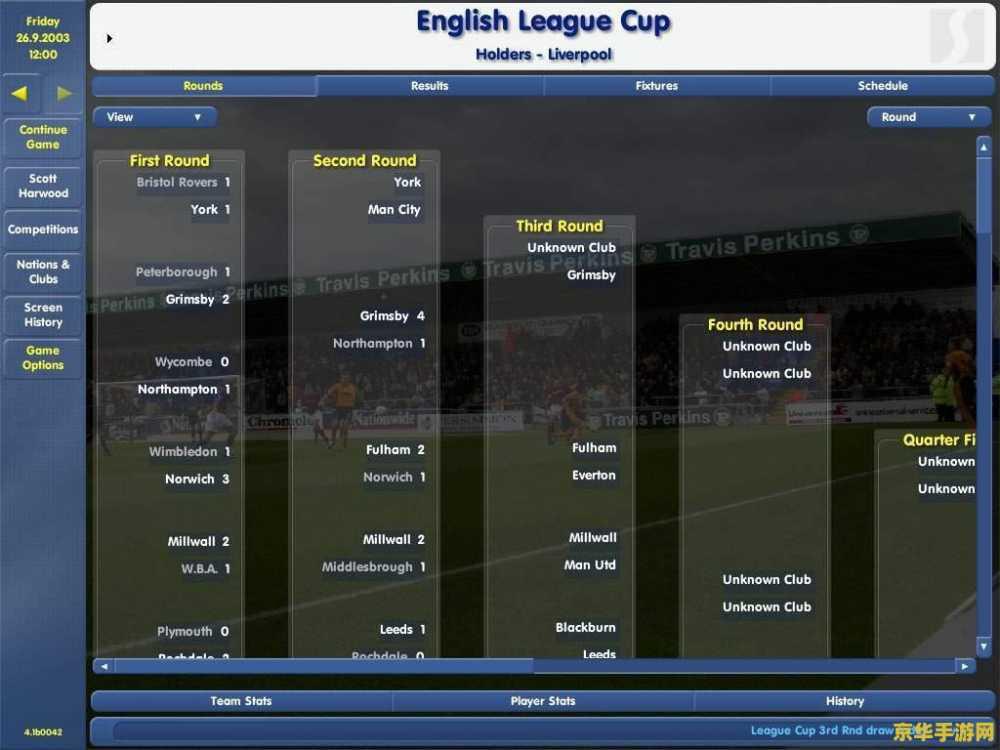Show Player Stats
The width and height of the screenshot is (1000, 750).
tap(543, 701)
